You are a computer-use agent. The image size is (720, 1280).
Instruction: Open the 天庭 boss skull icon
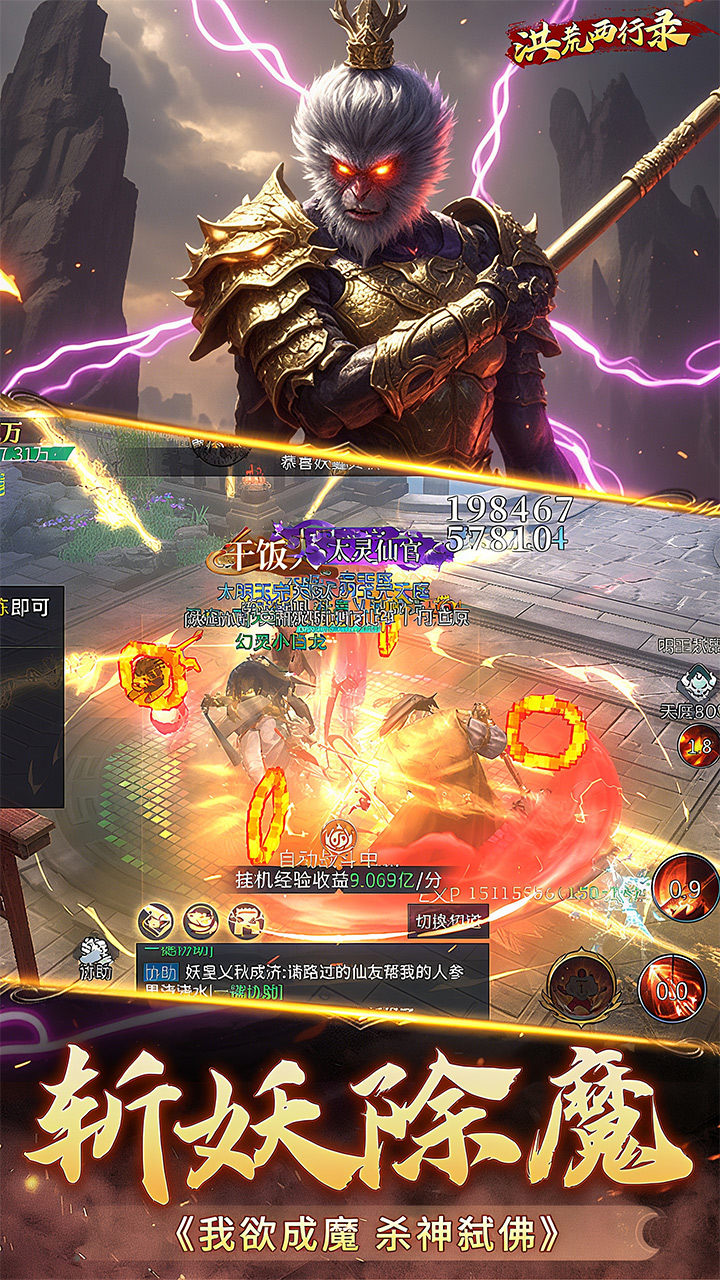[691, 683]
